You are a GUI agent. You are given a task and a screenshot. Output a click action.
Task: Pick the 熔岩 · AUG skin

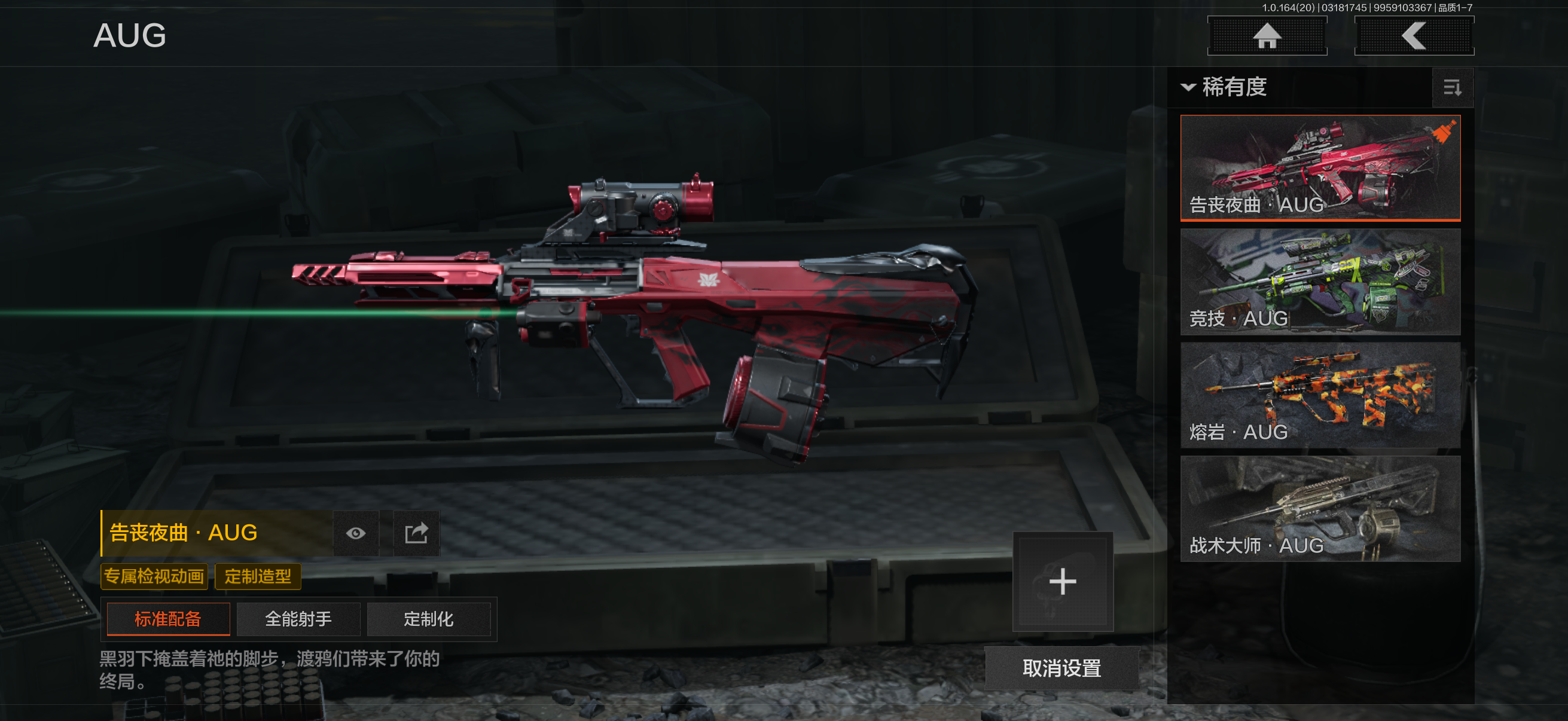1320,395
